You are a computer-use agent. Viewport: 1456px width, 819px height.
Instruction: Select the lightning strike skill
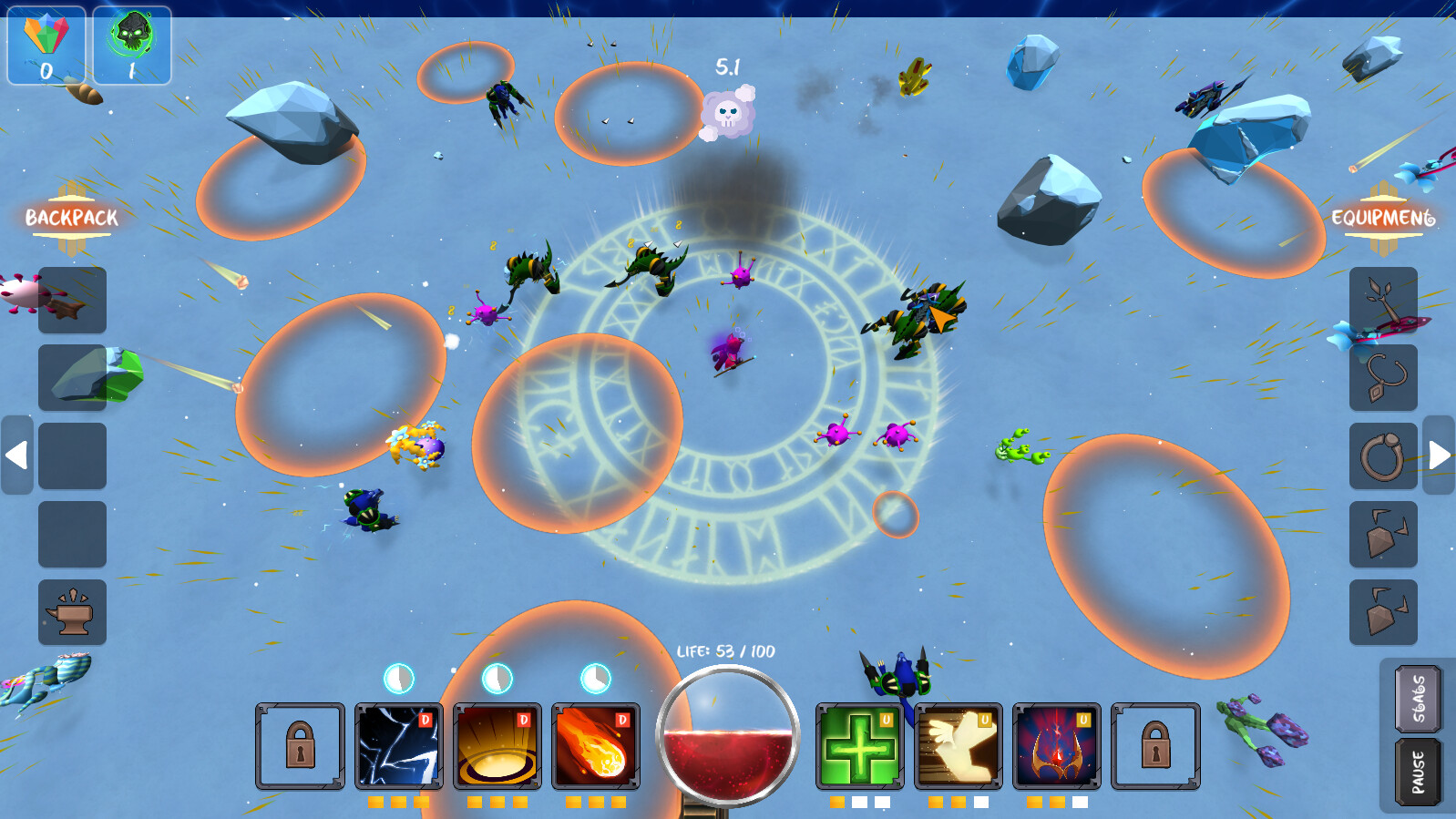399,745
